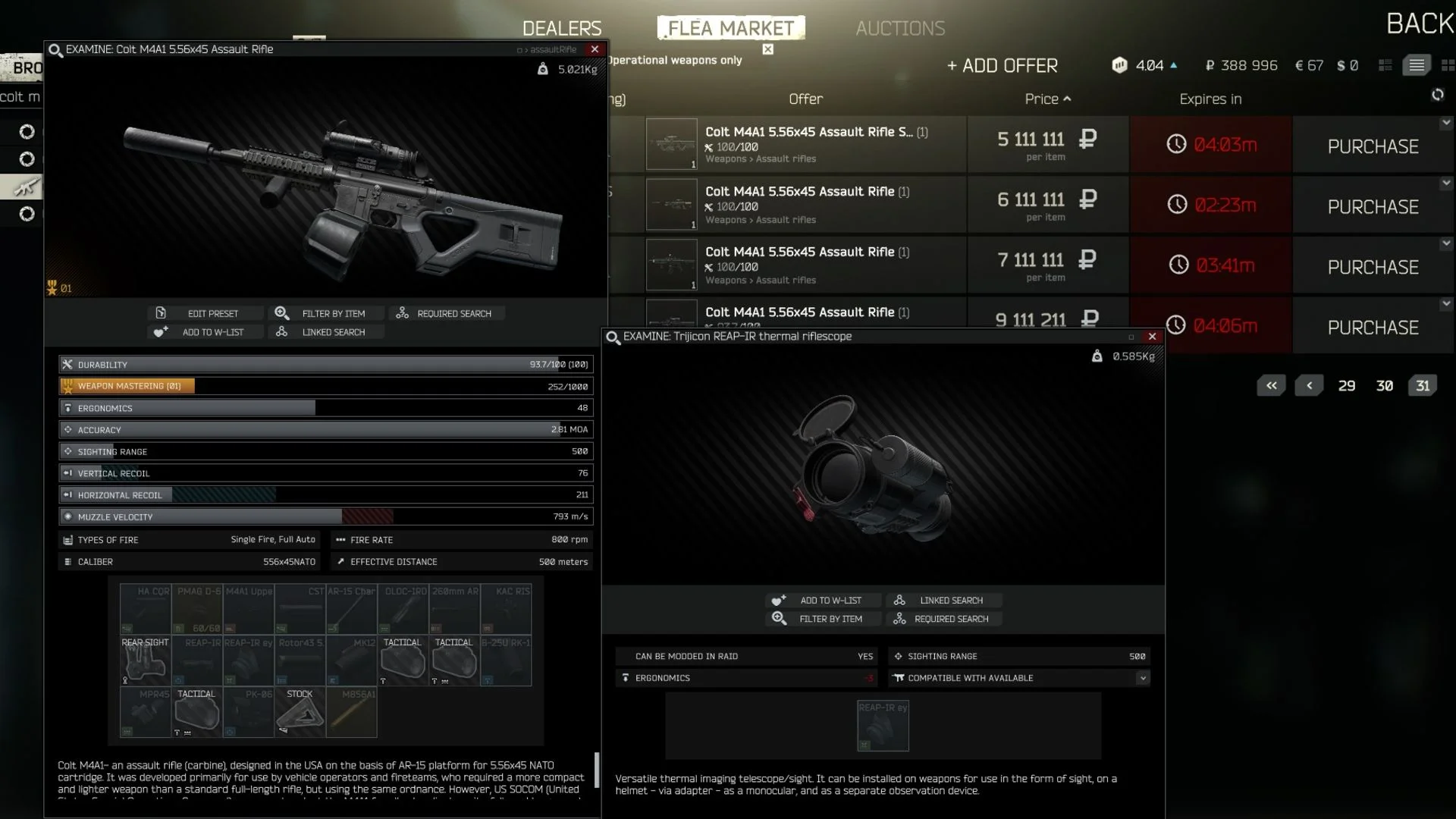Jump to the first page of offers
Viewport: 1456px width, 819px height.
(x=1272, y=386)
